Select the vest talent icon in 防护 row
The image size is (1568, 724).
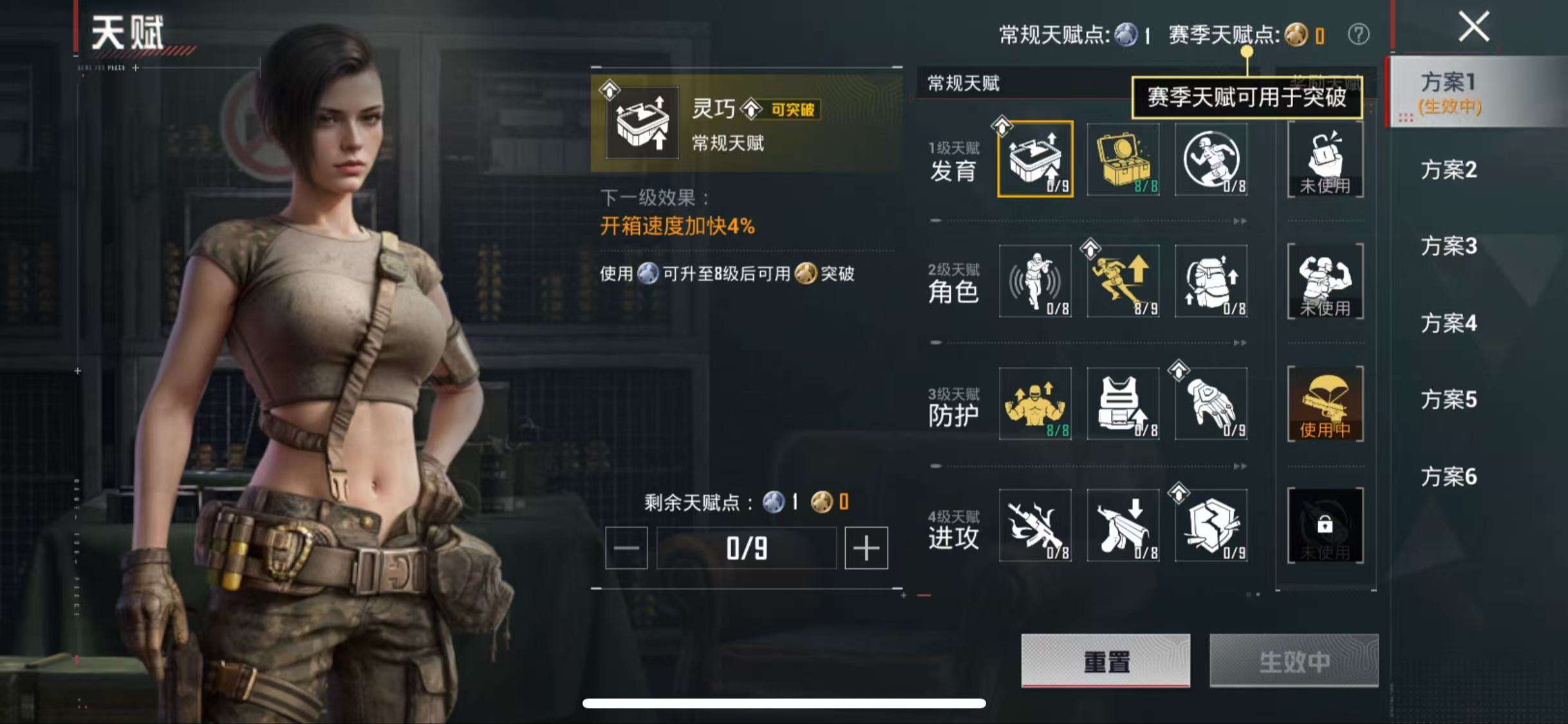point(1123,404)
